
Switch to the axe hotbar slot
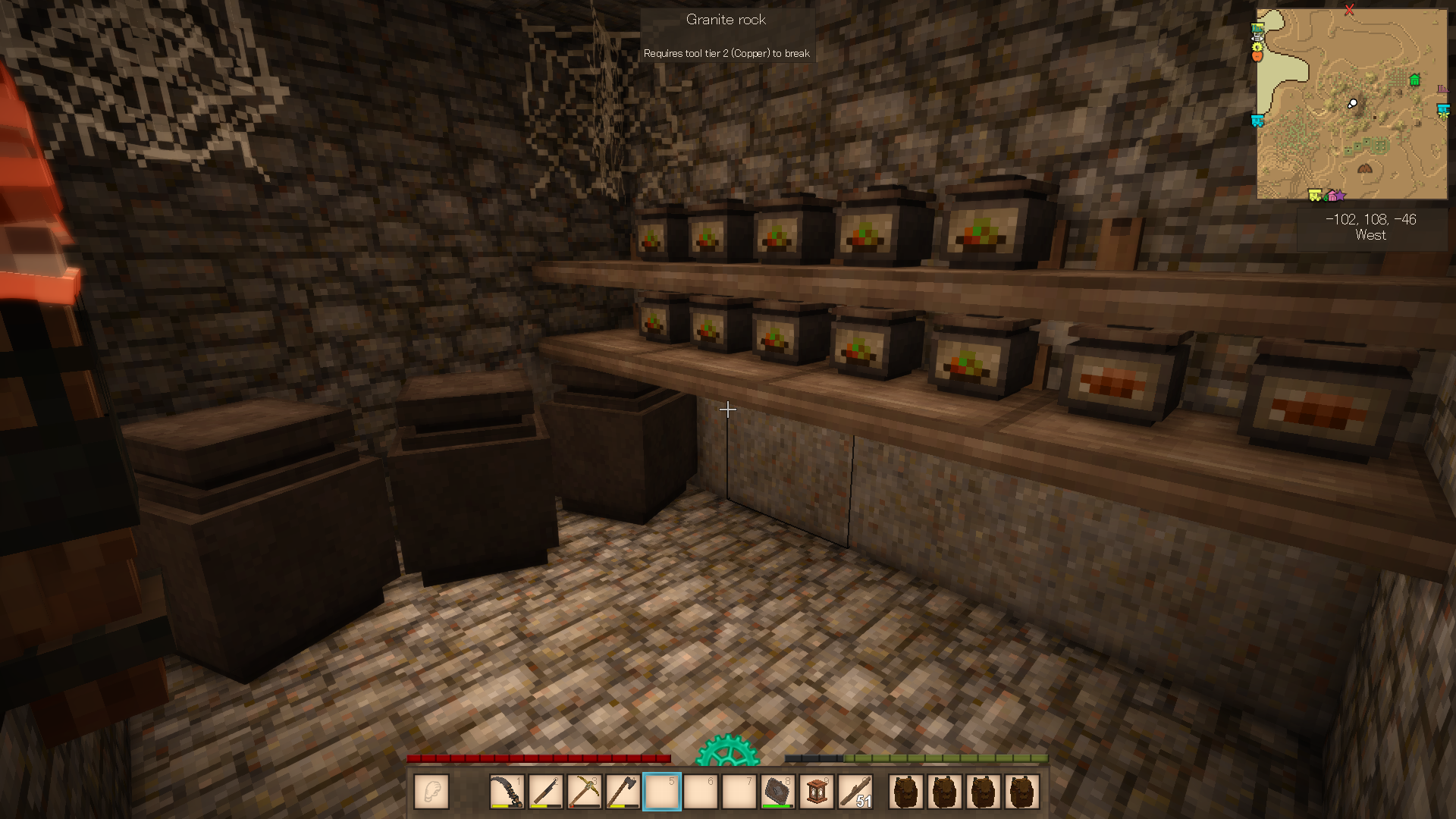tap(623, 792)
